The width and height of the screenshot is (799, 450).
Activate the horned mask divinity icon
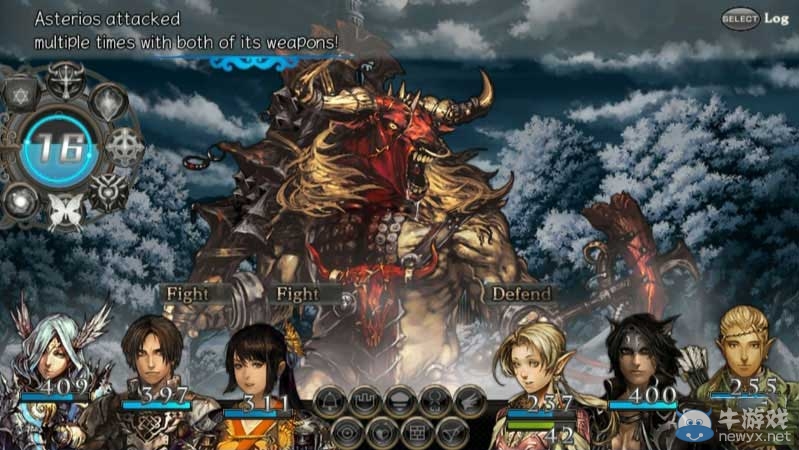pos(107,189)
